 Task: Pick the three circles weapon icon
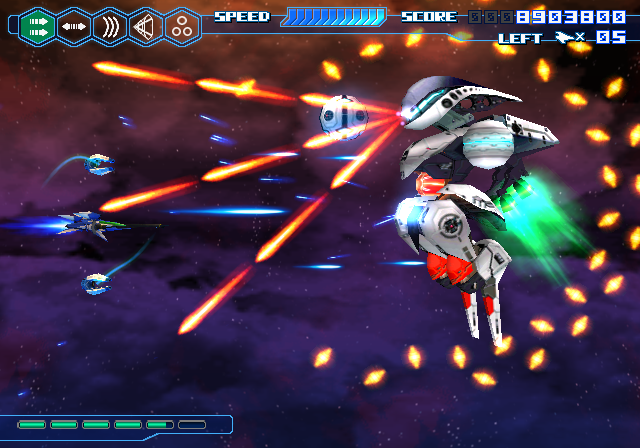(x=182, y=26)
